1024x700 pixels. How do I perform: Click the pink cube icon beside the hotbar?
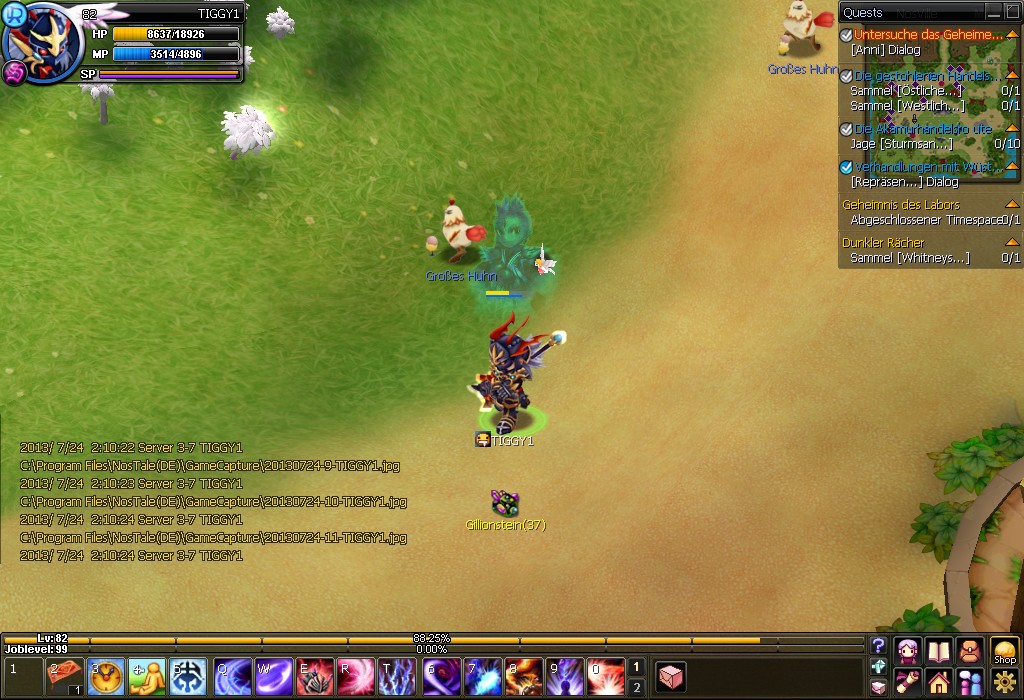click(670, 677)
